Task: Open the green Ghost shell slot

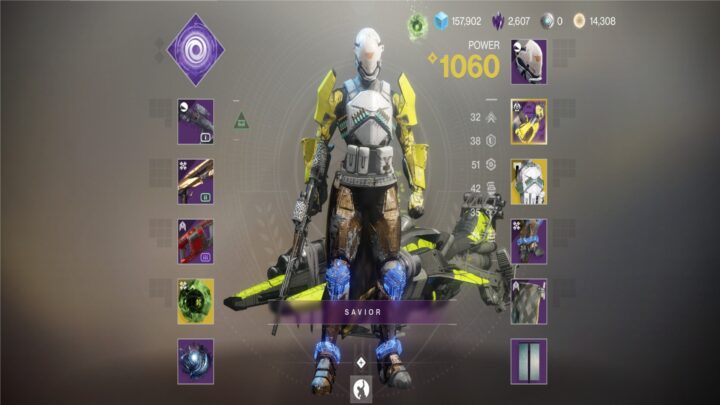Action: click(196, 301)
